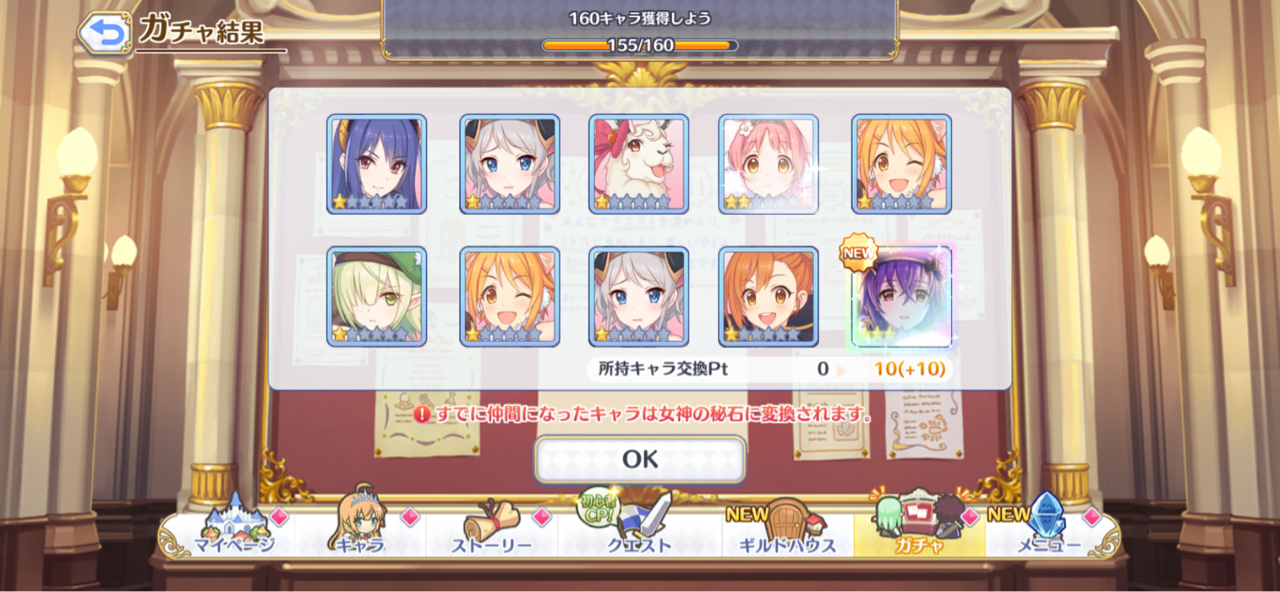The height and width of the screenshot is (592, 1280).
Task: Select the green-hat elf character tile
Action: click(377, 297)
